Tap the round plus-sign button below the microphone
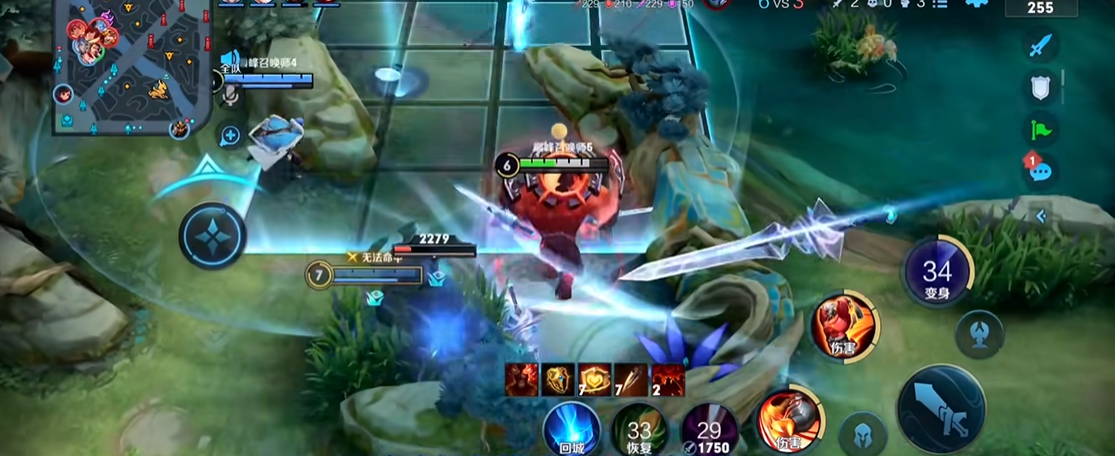 [x=230, y=135]
